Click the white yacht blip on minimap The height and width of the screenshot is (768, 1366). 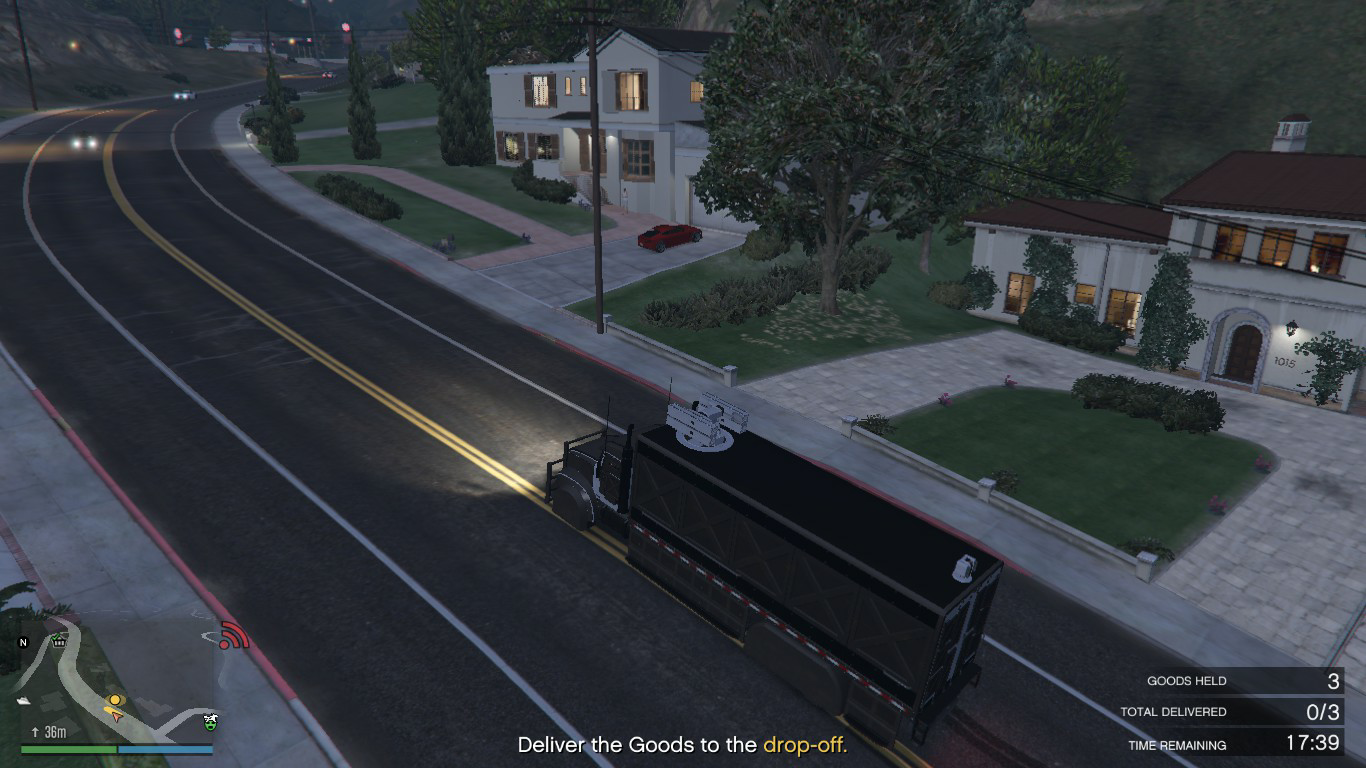pyautogui.click(x=24, y=700)
